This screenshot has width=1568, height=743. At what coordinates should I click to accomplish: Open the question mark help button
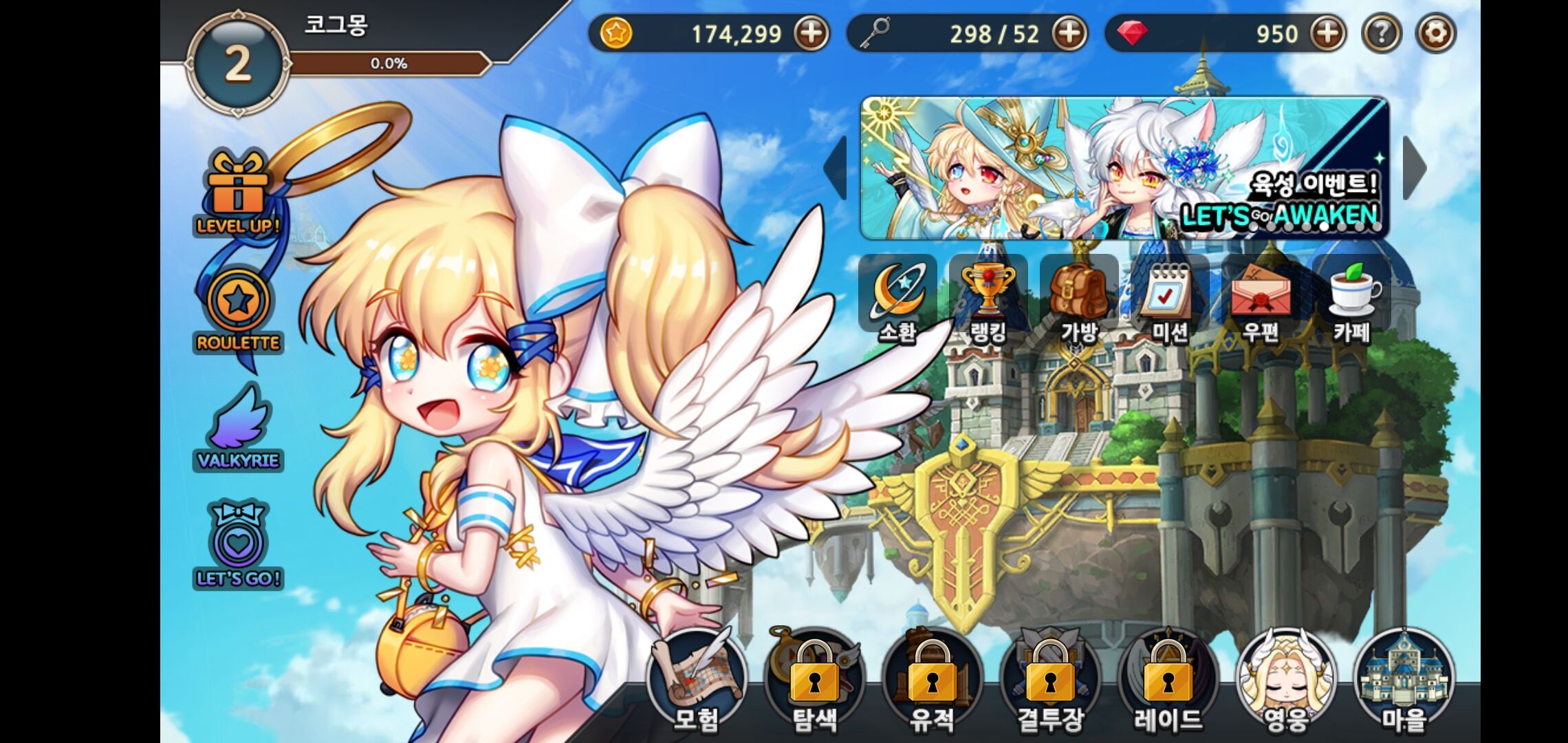pos(1382,33)
